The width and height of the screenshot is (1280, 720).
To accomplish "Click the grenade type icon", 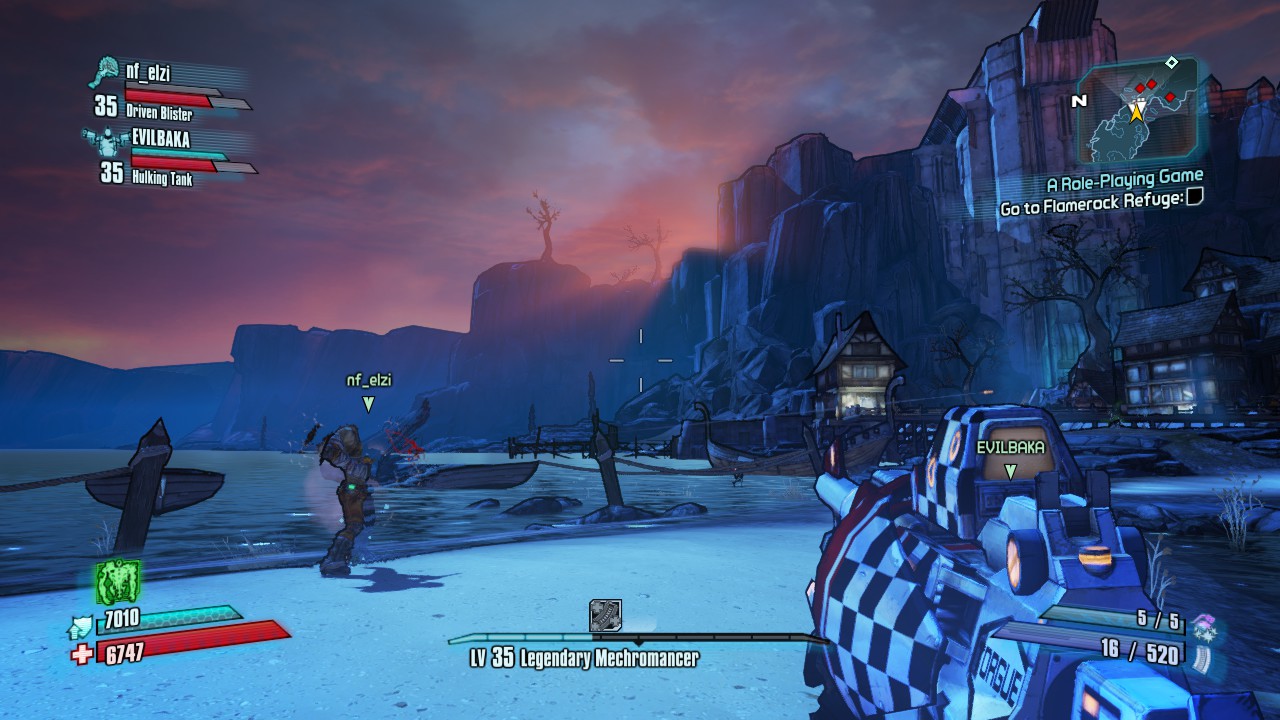I will tap(1202, 626).
